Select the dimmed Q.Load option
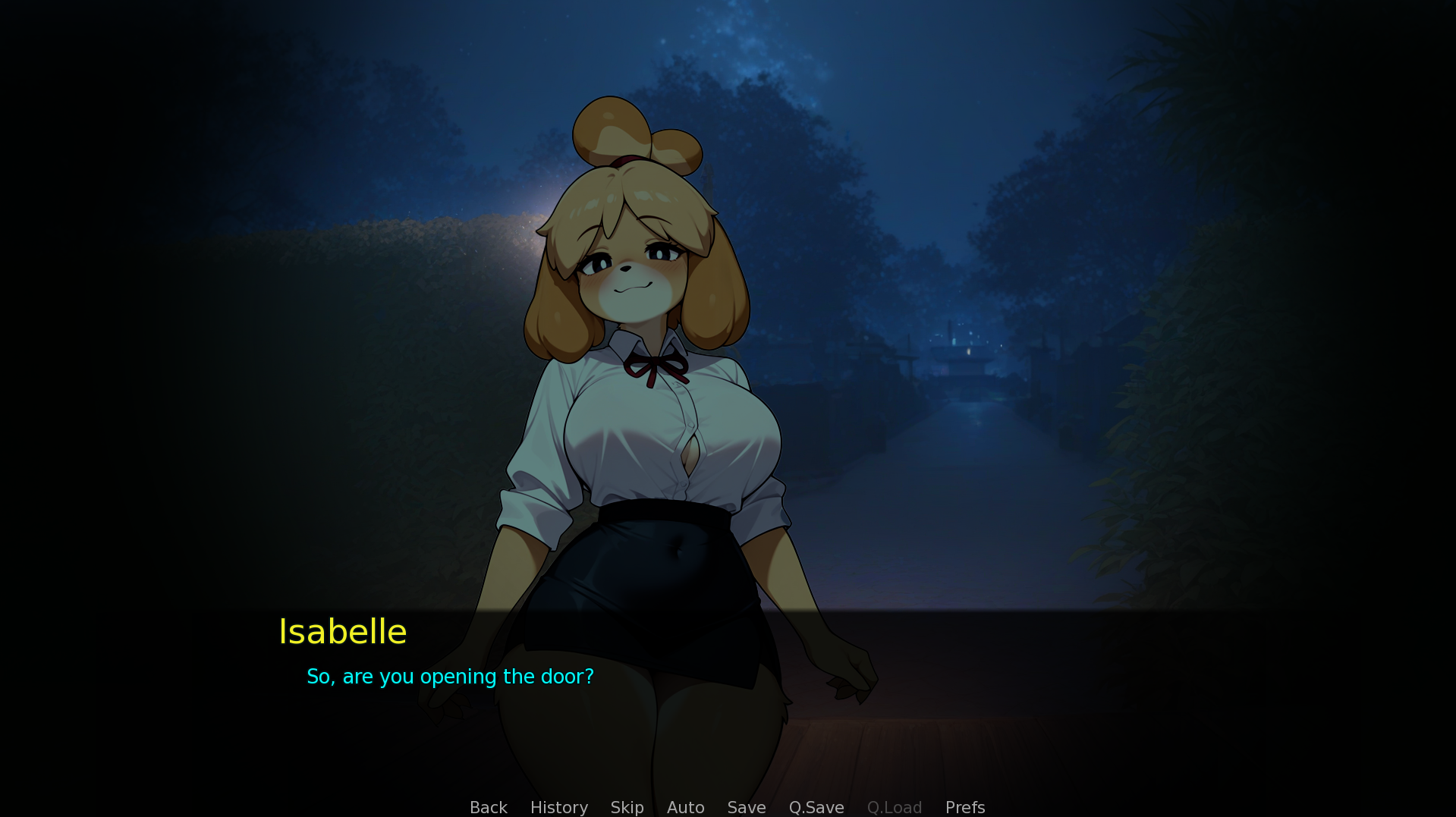This screenshot has width=1456, height=817. click(x=894, y=807)
